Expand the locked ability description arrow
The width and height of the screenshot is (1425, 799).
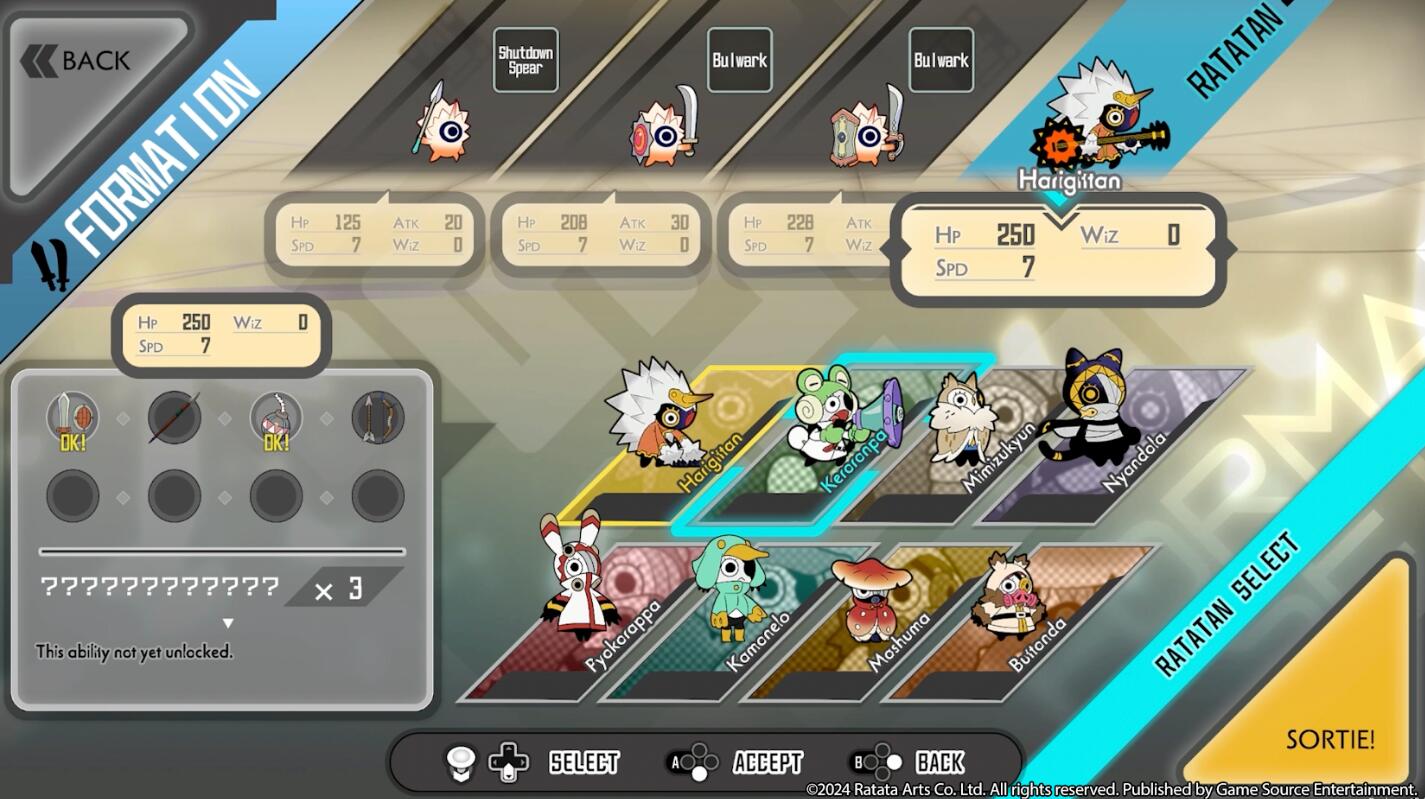(228, 624)
